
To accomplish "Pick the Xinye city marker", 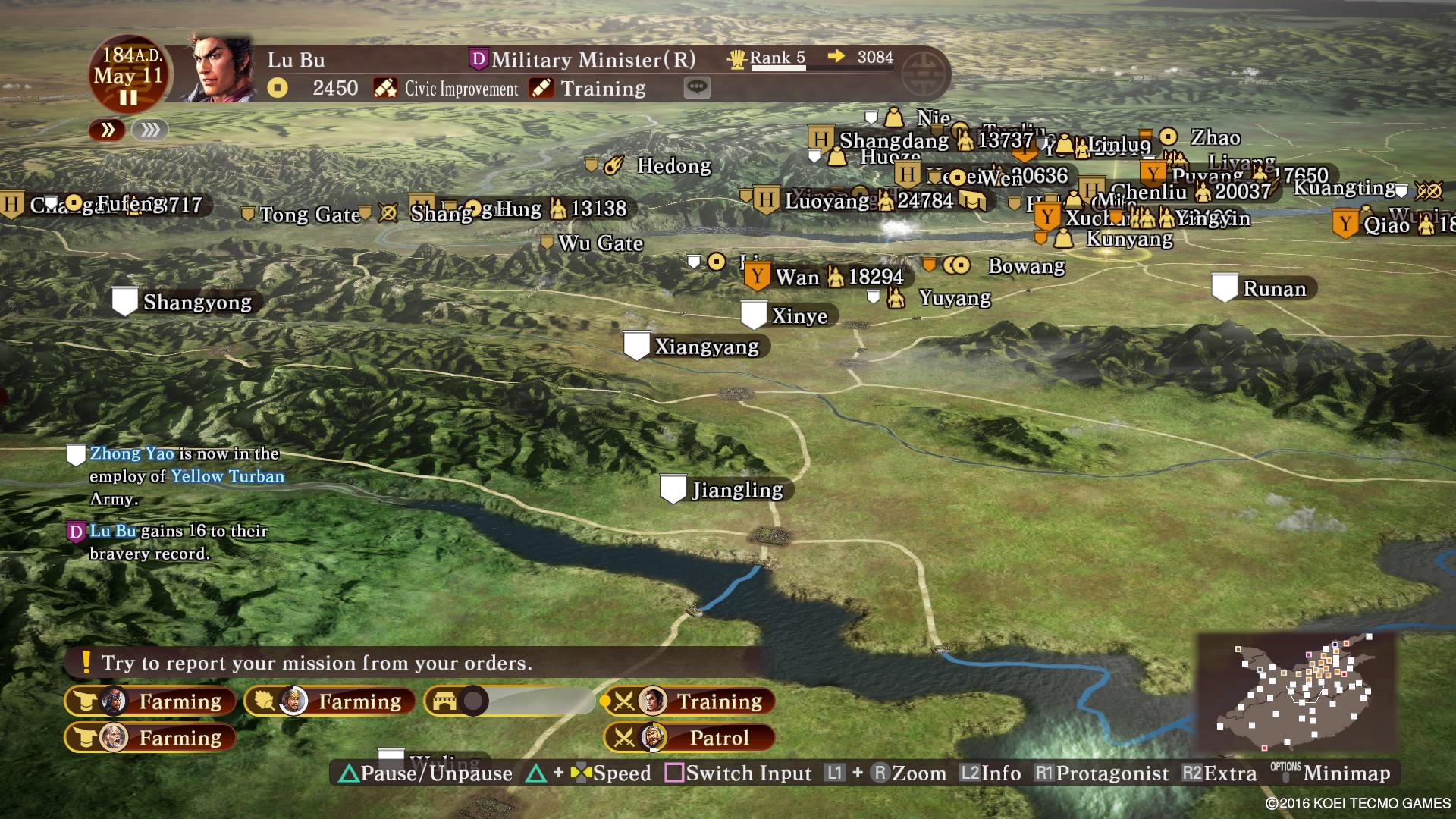I will pyautogui.click(x=754, y=315).
